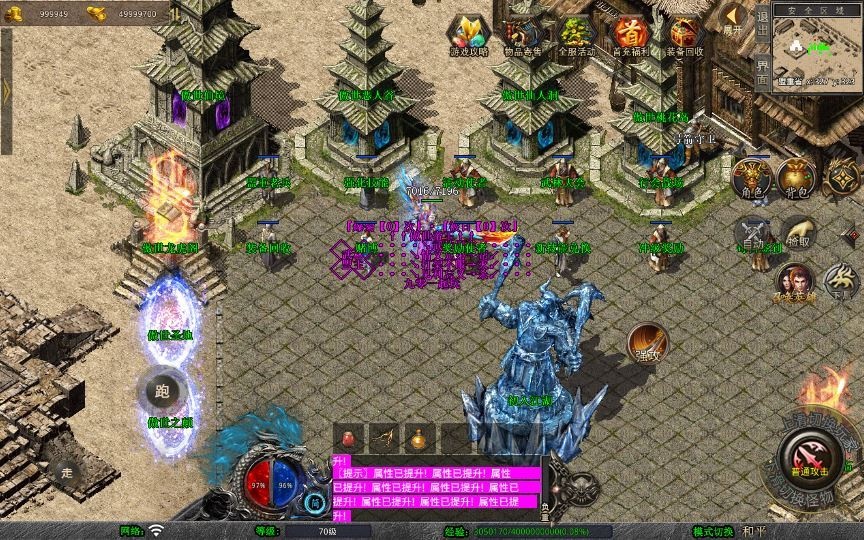Tap the 拾取 pickup hand button
Viewport: 864px width, 540px height.
pyautogui.click(x=797, y=233)
